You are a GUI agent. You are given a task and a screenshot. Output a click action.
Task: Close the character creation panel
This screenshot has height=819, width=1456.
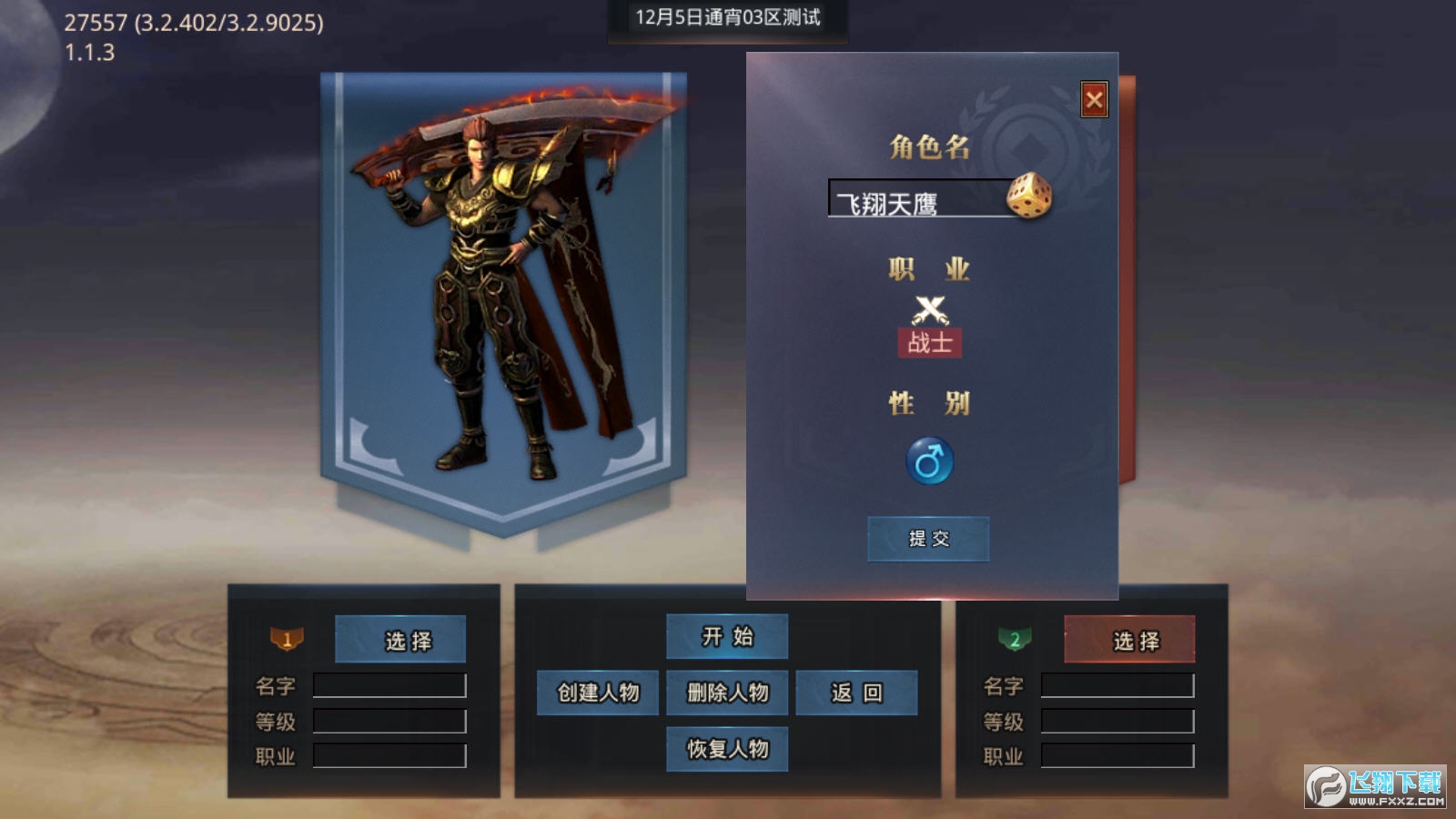coord(1094,100)
